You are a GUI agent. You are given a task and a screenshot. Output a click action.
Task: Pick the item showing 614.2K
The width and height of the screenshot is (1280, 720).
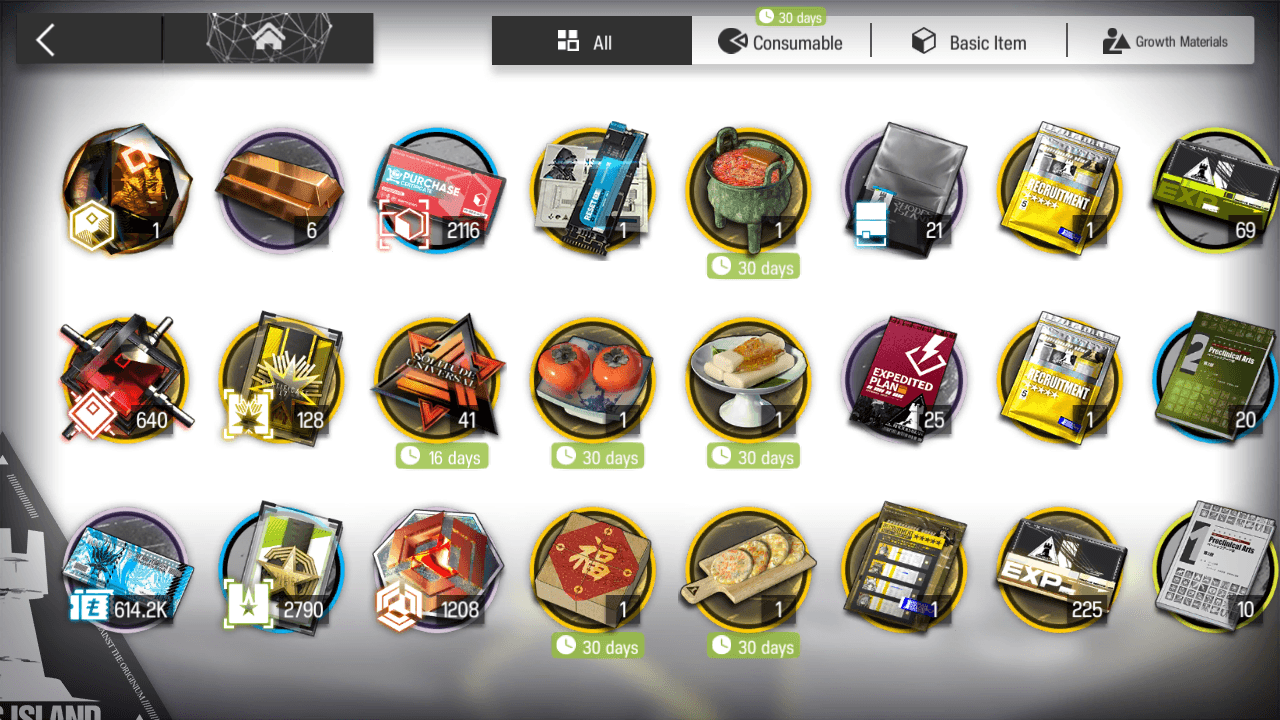124,570
